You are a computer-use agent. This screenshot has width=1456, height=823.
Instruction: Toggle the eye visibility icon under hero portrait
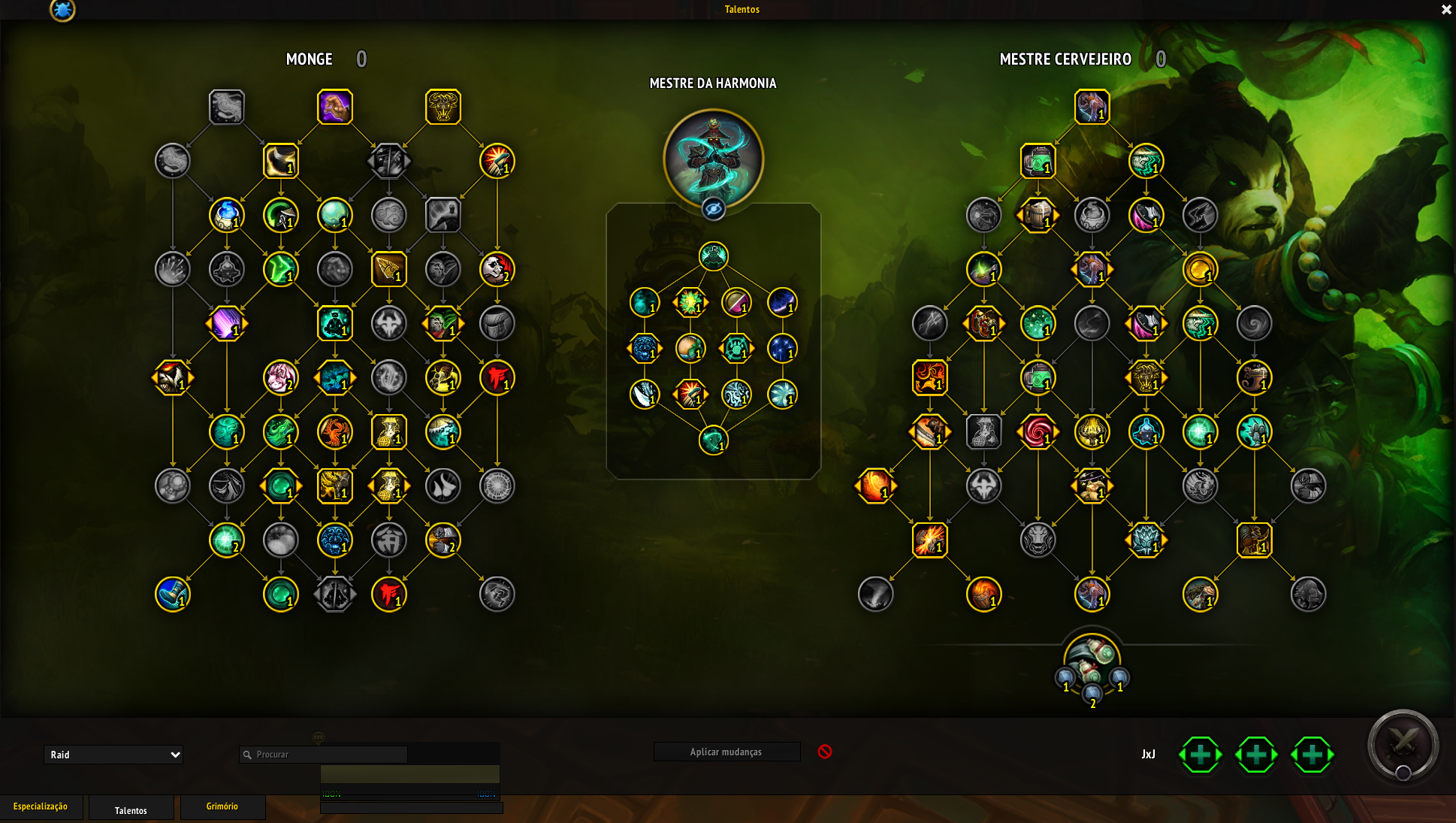point(713,209)
